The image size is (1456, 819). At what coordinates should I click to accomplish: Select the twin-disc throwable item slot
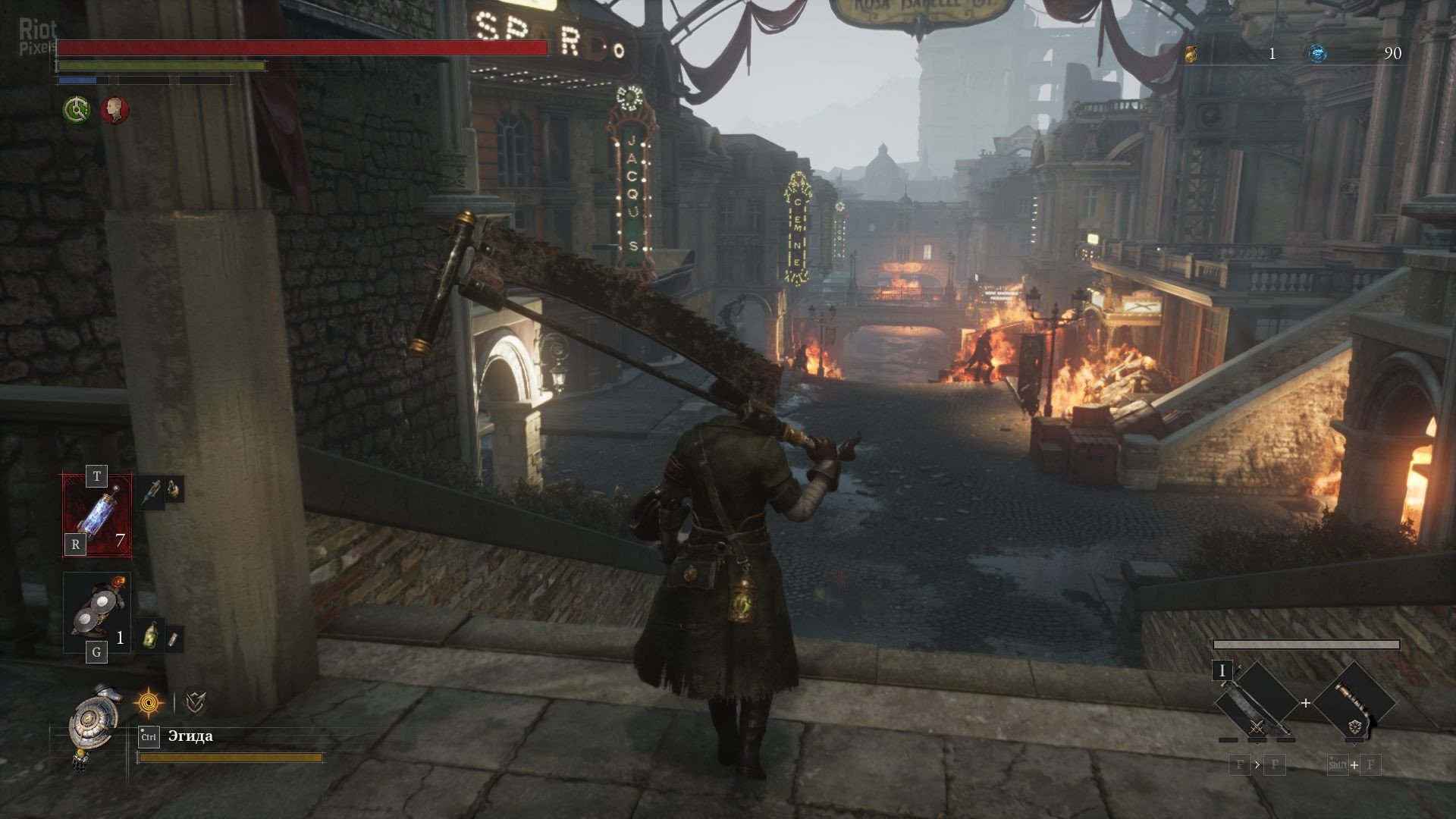point(97,611)
